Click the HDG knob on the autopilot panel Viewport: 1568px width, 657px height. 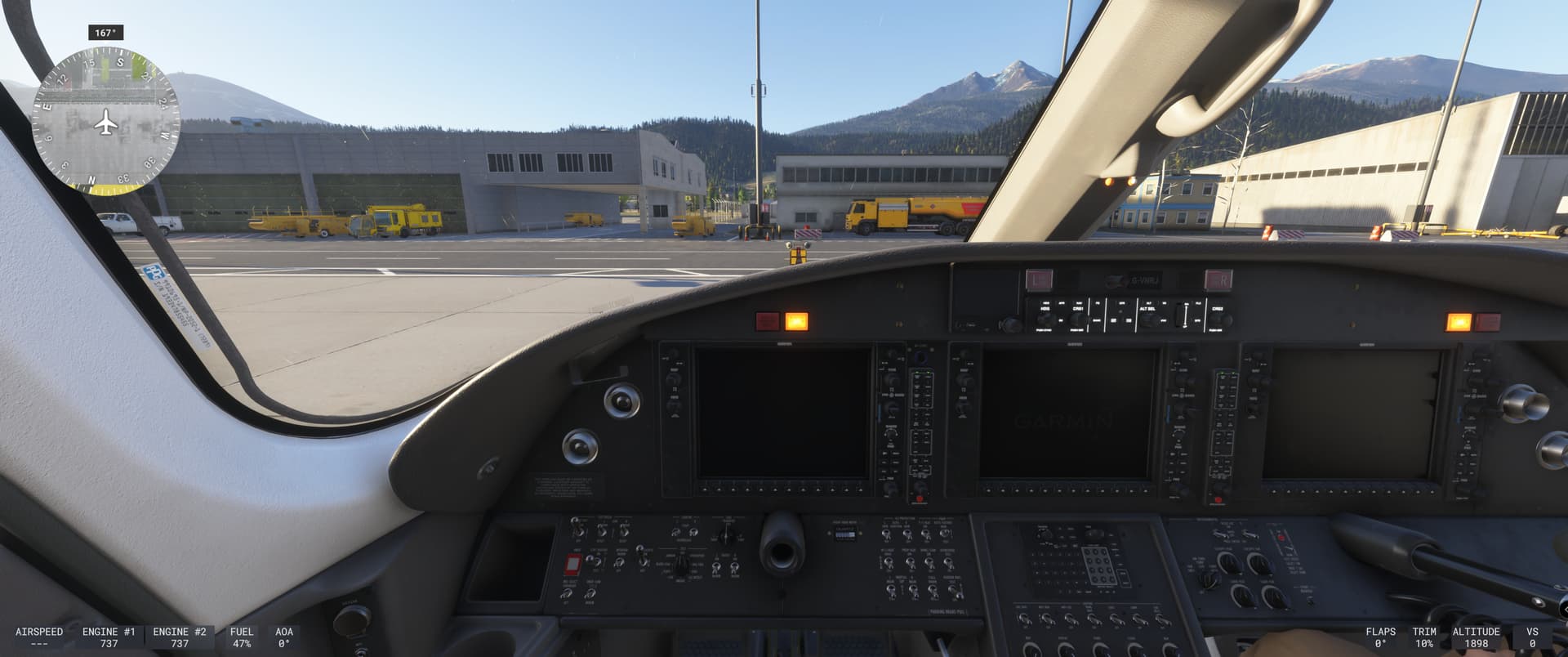[1045, 320]
